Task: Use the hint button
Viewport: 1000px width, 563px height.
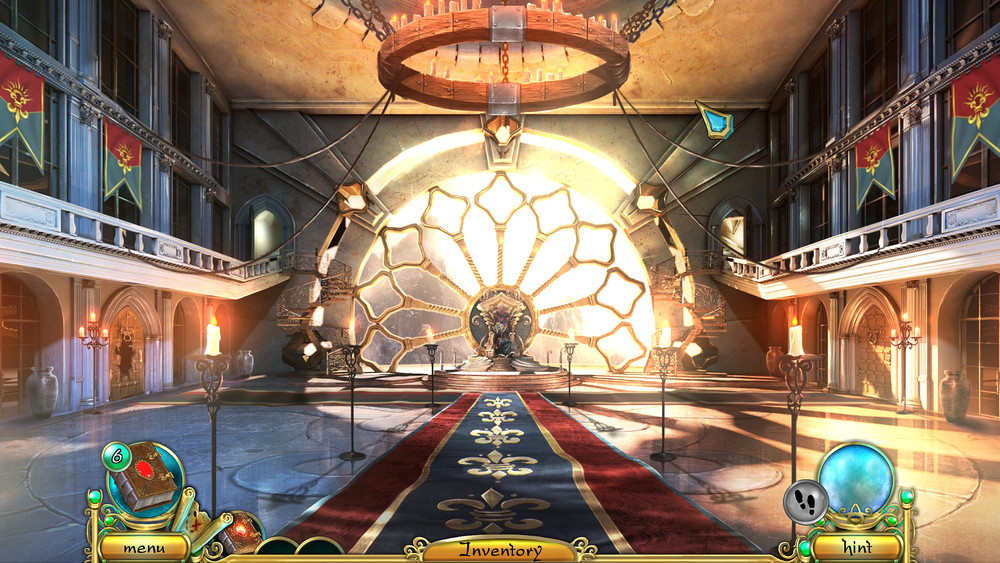Action: click(x=857, y=548)
